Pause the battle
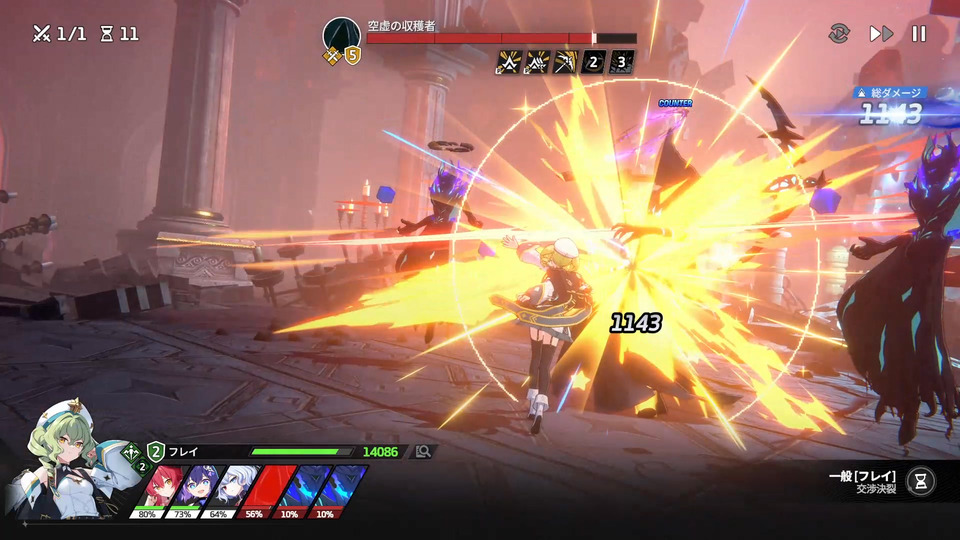The image size is (960, 540). click(918, 34)
